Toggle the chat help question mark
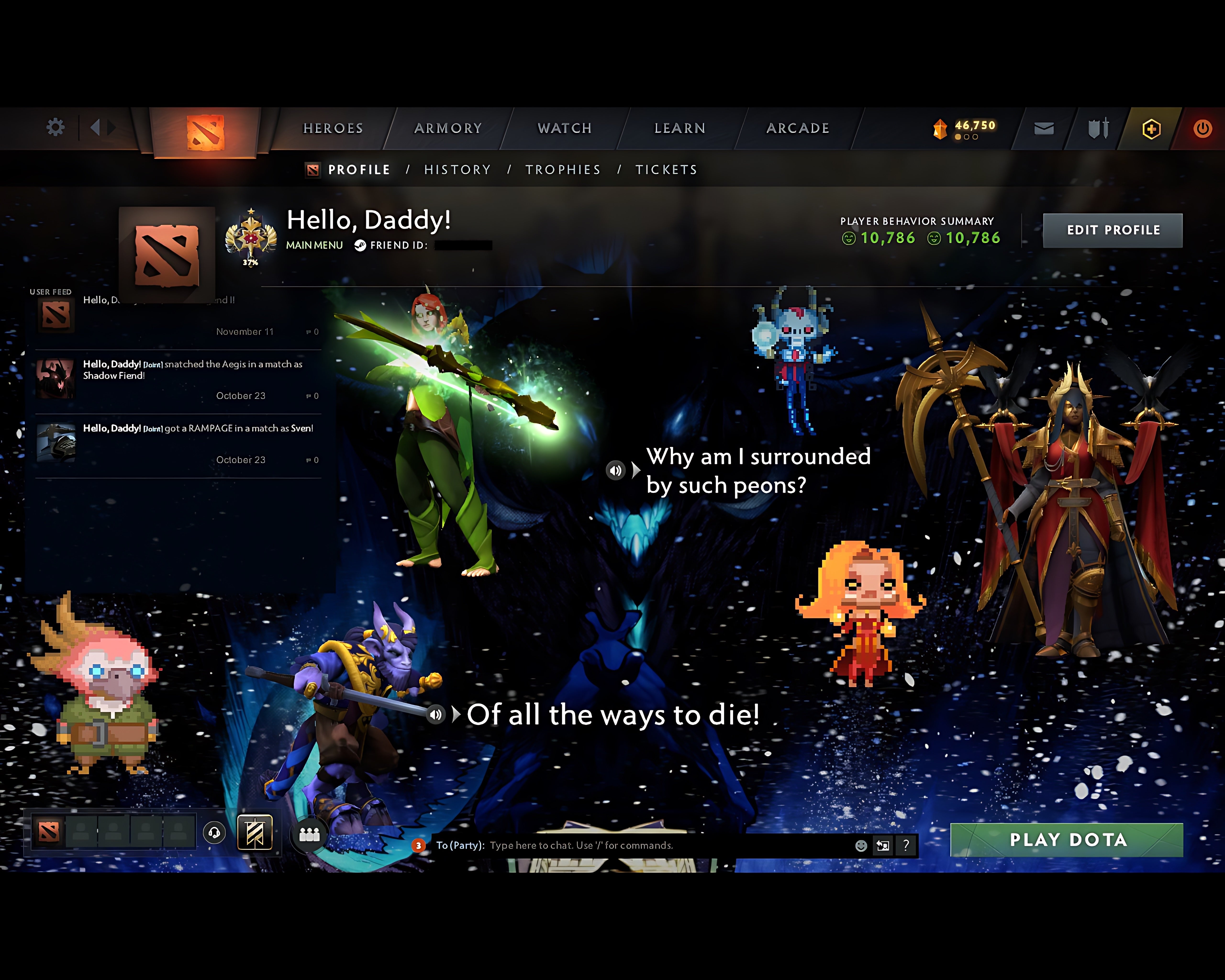 (x=906, y=846)
